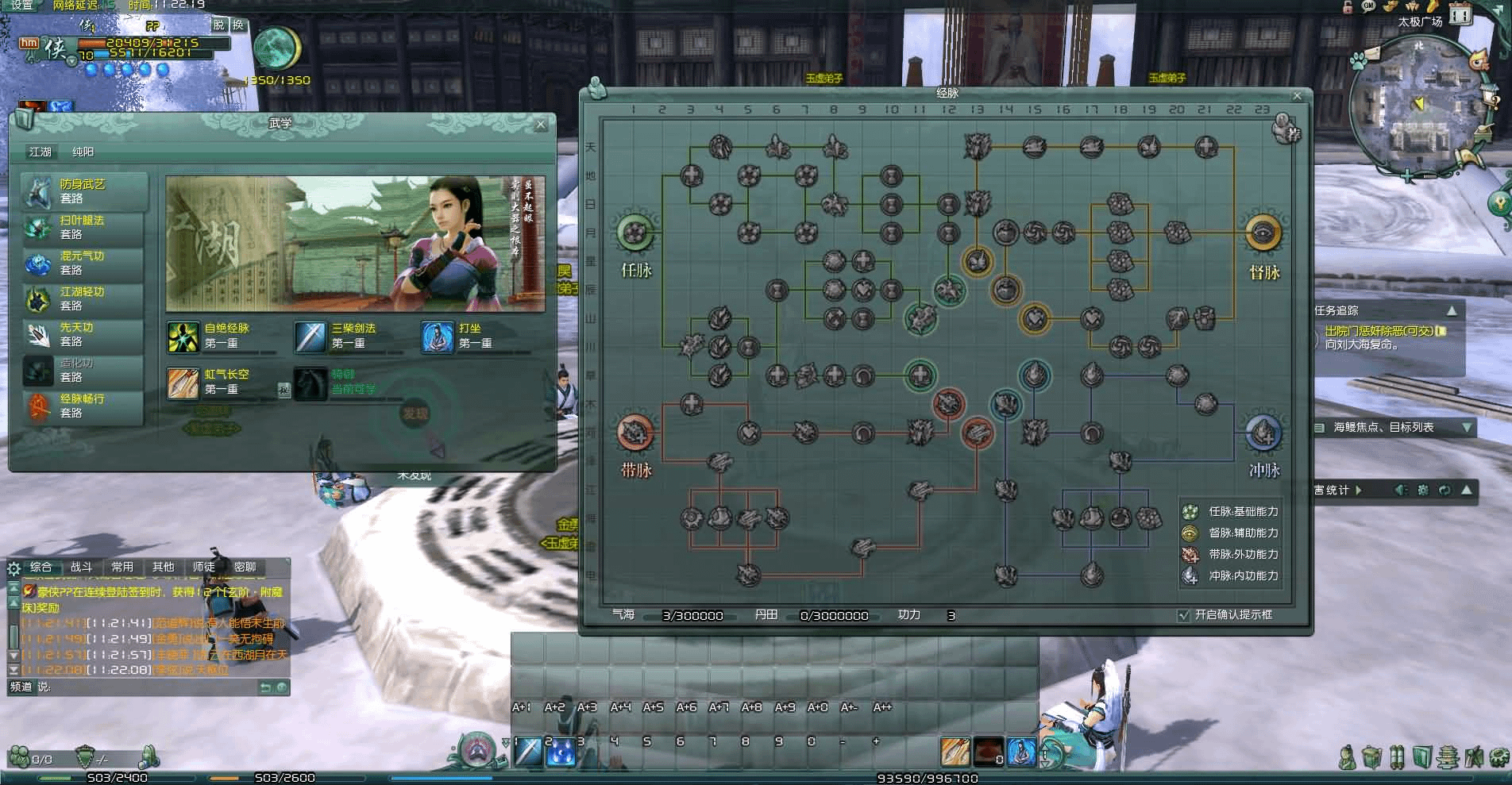This screenshot has height=785, width=1512.
Task: Choose the 冲脉 meridian node
Action: click(x=1263, y=433)
